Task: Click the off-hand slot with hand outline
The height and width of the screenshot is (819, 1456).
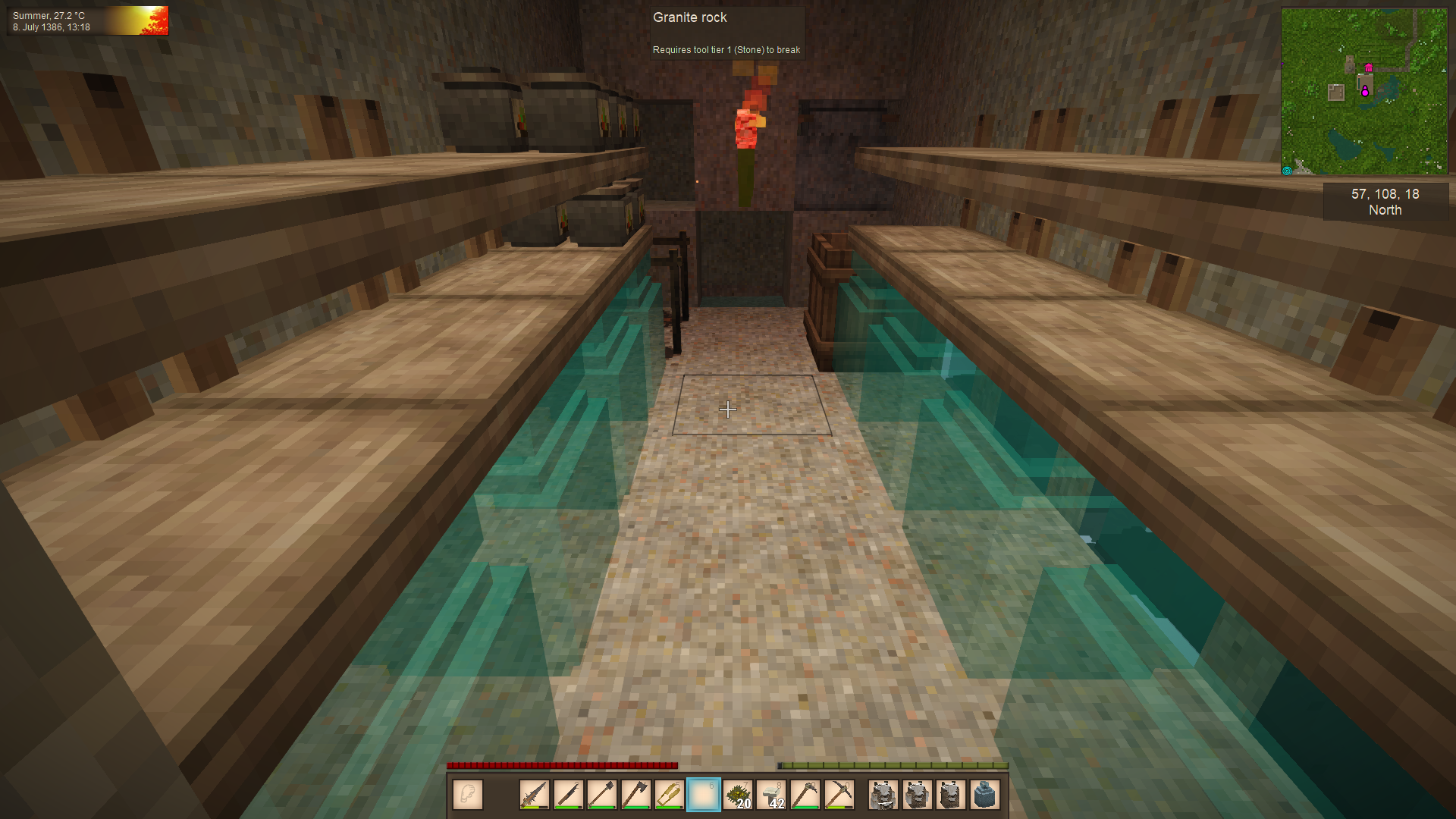Action: (x=468, y=795)
